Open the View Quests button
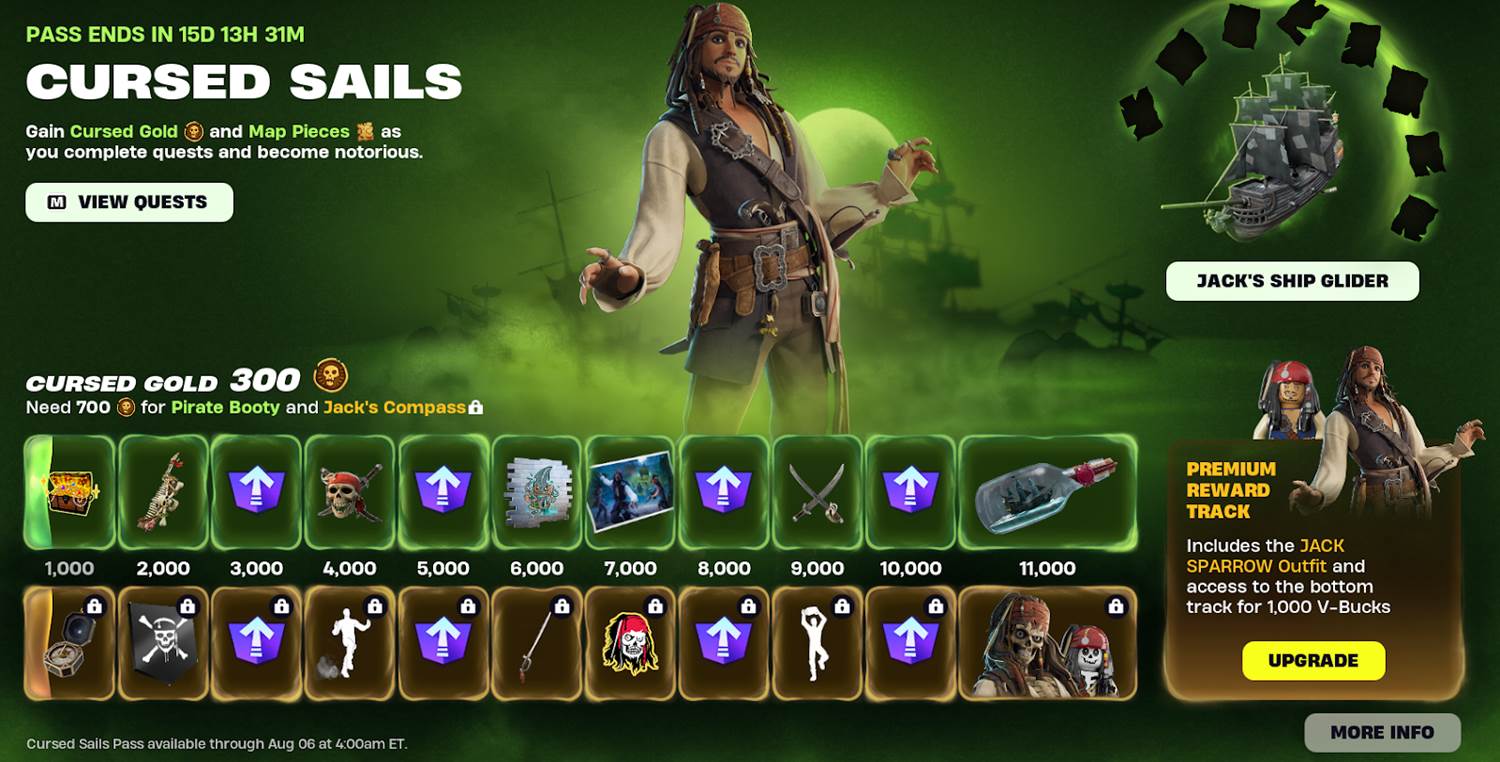1500x762 pixels. [x=129, y=202]
